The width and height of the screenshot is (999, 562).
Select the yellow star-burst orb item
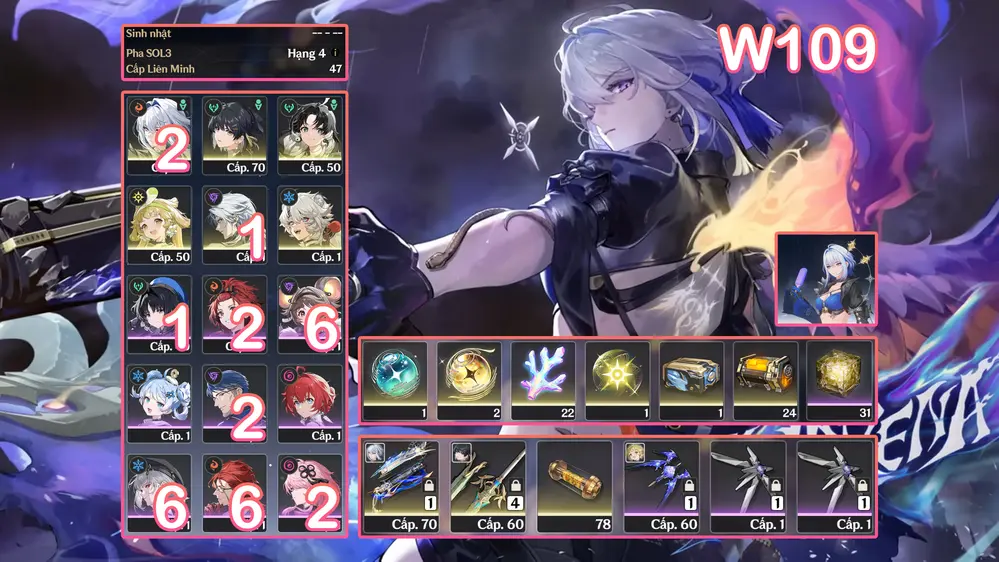(616, 380)
